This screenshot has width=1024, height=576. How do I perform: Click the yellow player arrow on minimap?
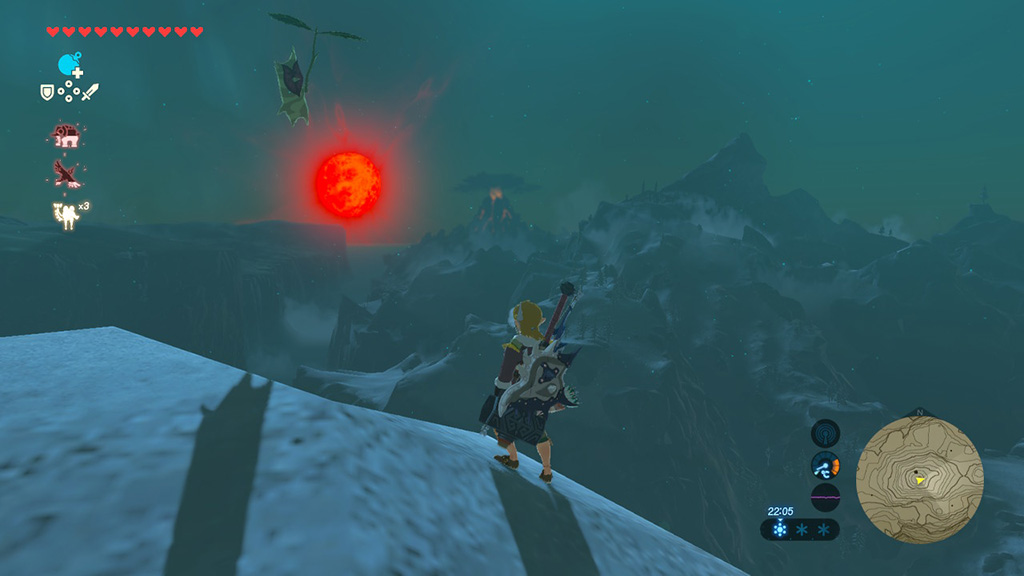pyautogui.click(x=919, y=480)
